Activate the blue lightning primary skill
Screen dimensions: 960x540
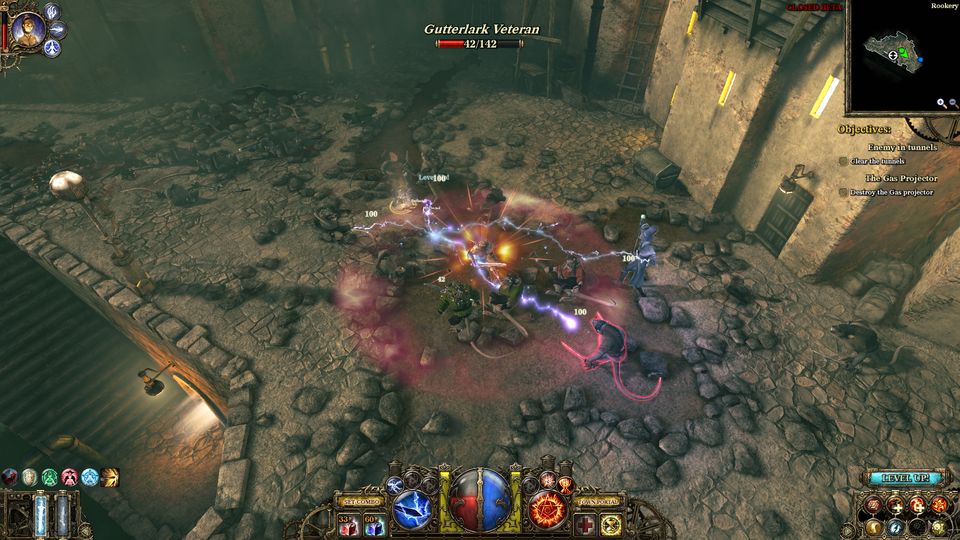click(411, 510)
